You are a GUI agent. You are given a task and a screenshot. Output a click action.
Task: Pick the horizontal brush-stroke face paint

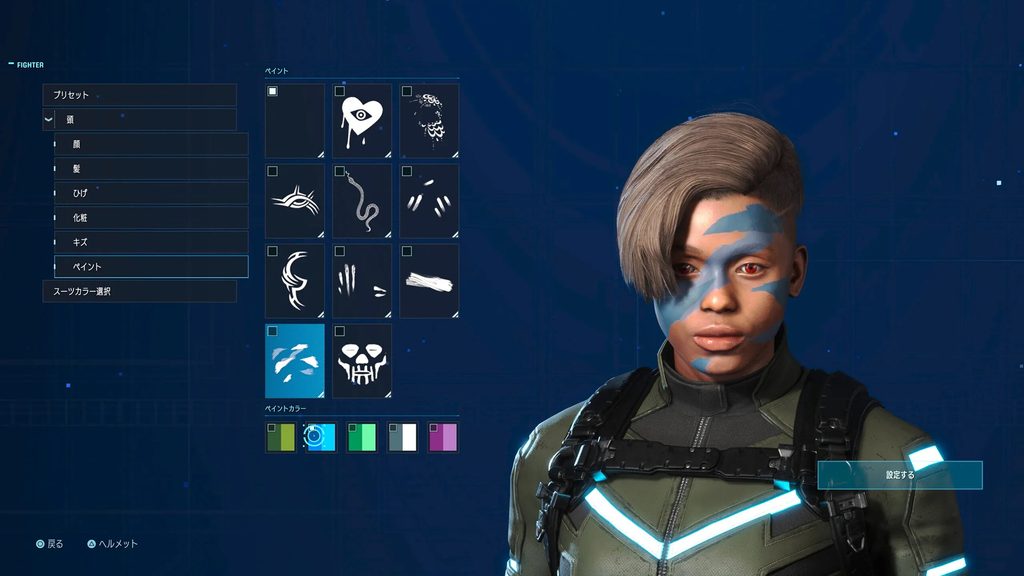tap(429, 280)
